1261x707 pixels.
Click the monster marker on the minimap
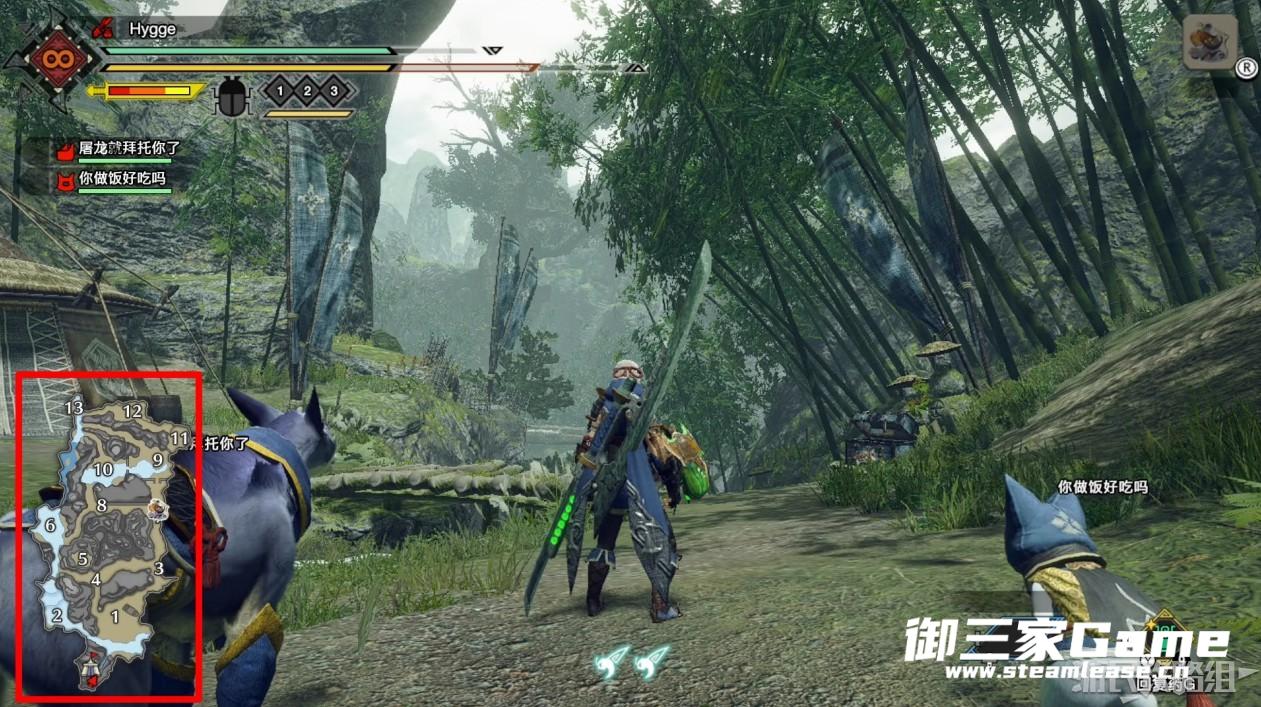coord(157,511)
